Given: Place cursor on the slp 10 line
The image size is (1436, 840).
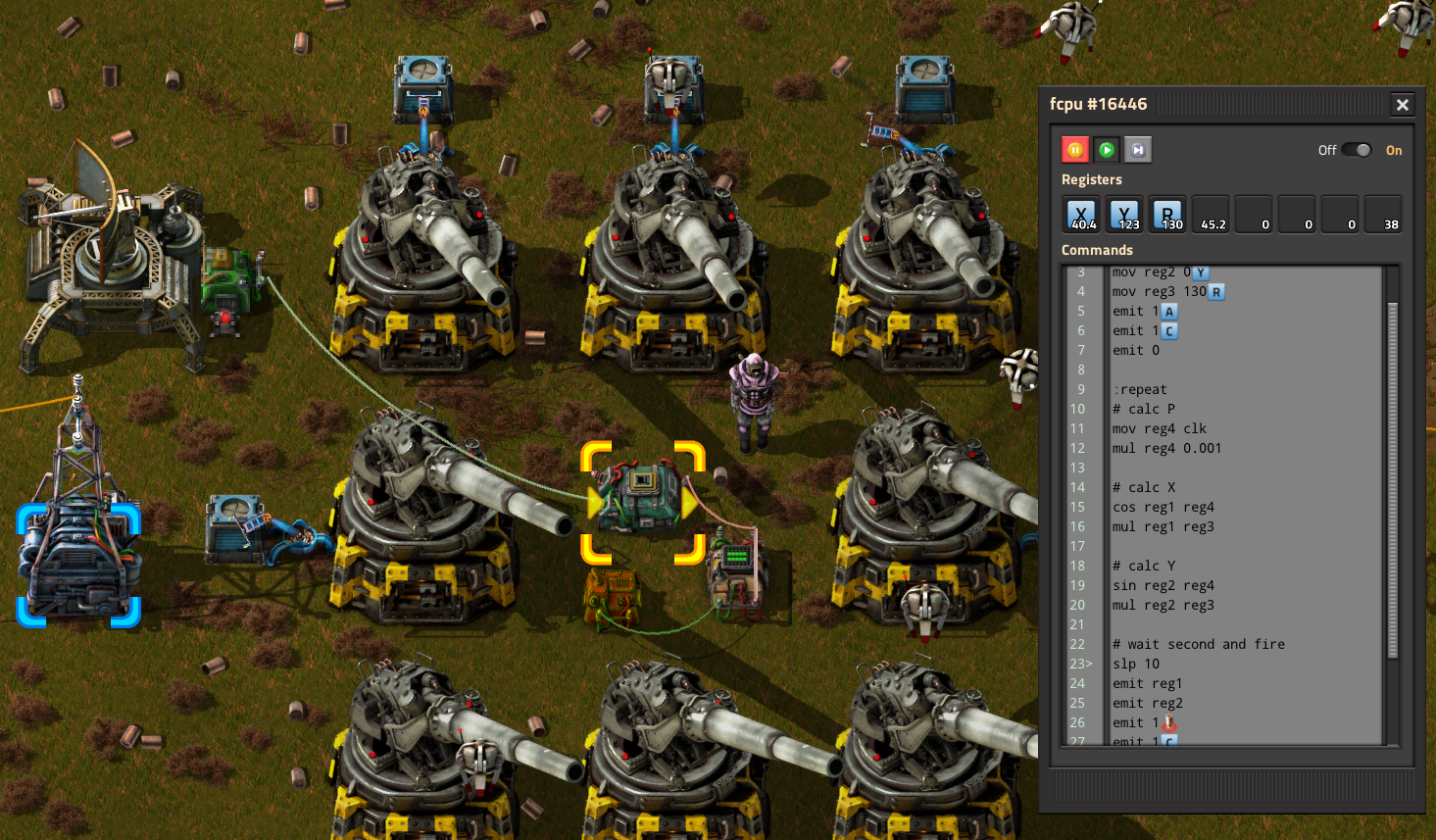Looking at the screenshot, I should tap(1137, 664).
